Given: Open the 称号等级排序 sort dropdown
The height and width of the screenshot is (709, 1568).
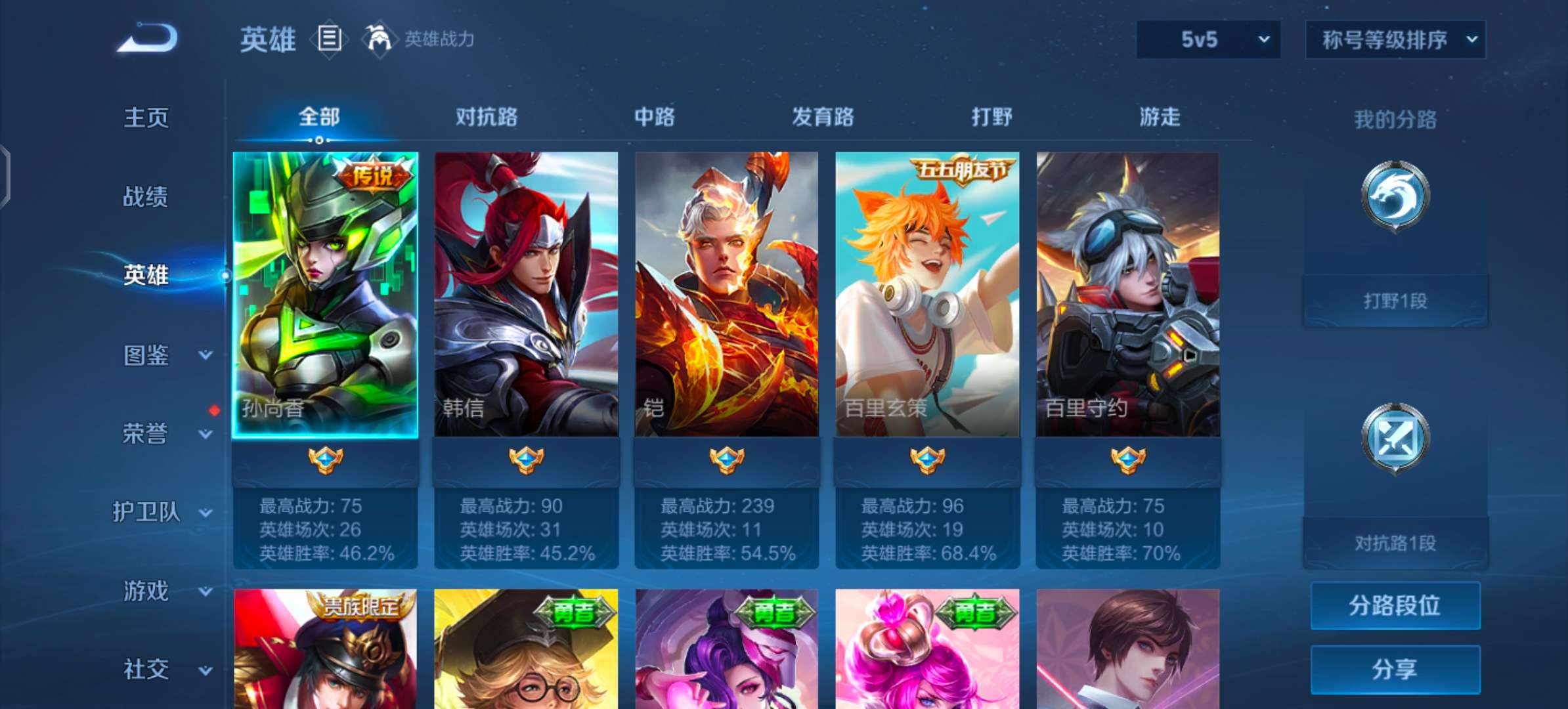Looking at the screenshot, I should pyautogui.click(x=1395, y=39).
